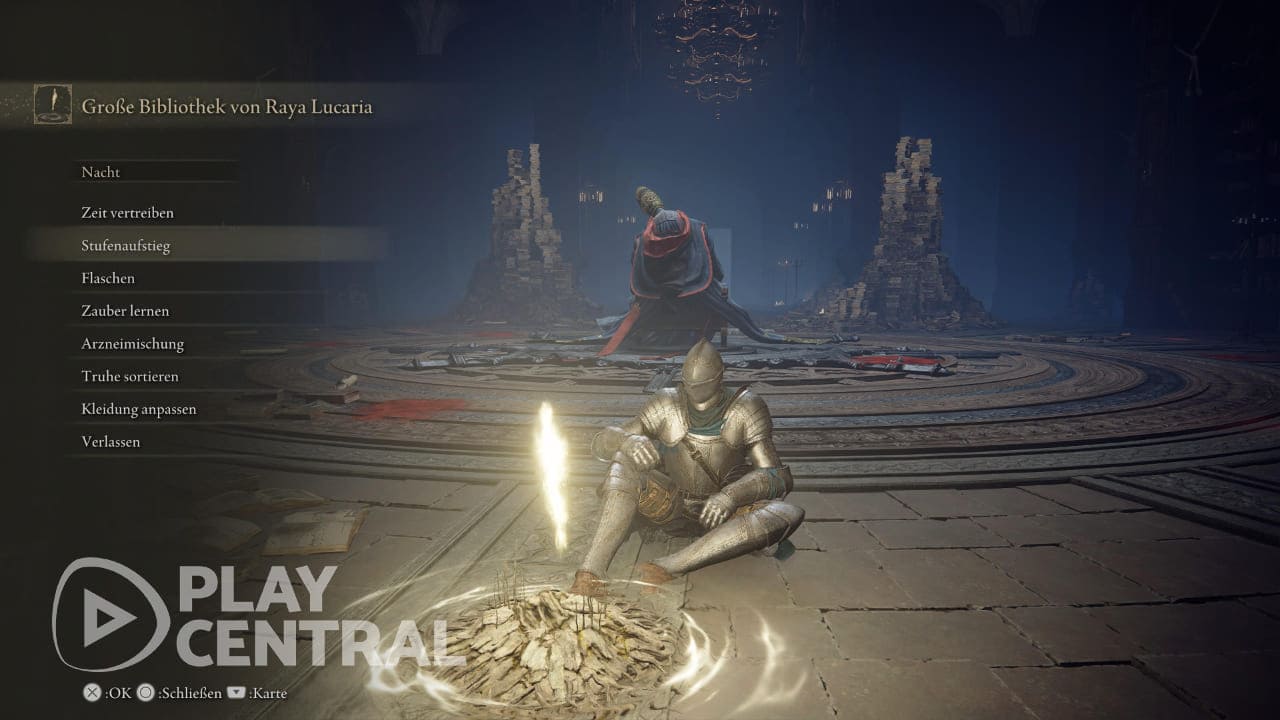Open Truhe sortieren chest storage
This screenshot has width=1280, height=720.
(129, 377)
